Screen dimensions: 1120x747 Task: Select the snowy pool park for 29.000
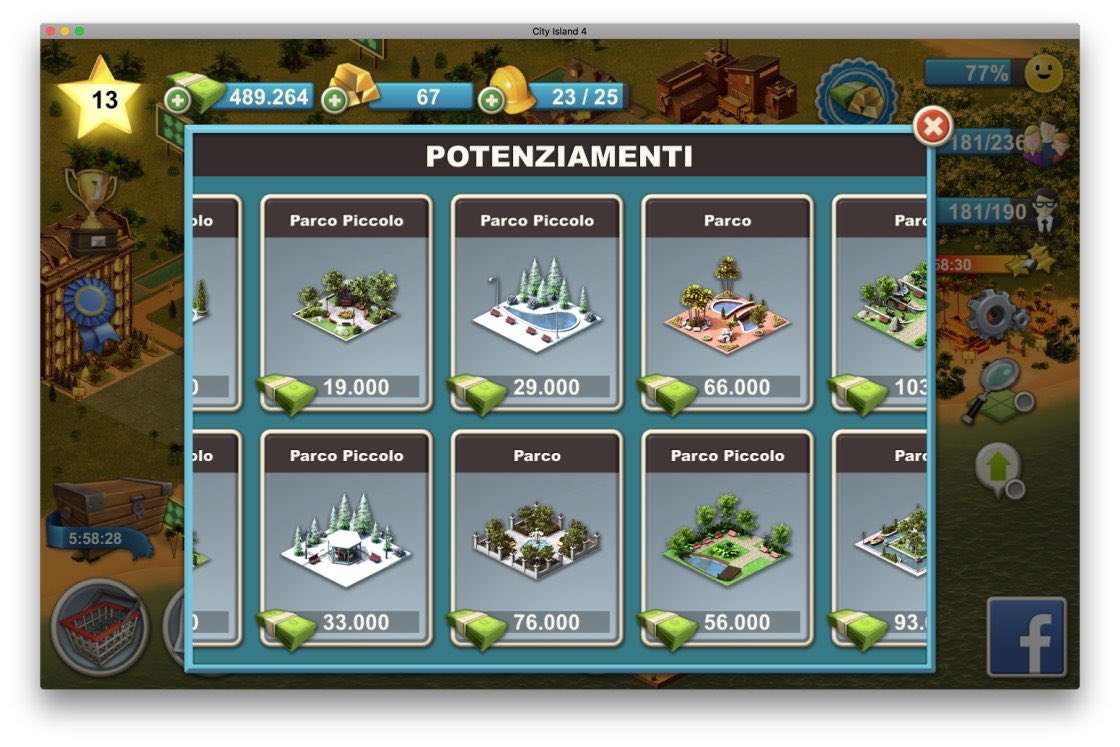pos(536,302)
